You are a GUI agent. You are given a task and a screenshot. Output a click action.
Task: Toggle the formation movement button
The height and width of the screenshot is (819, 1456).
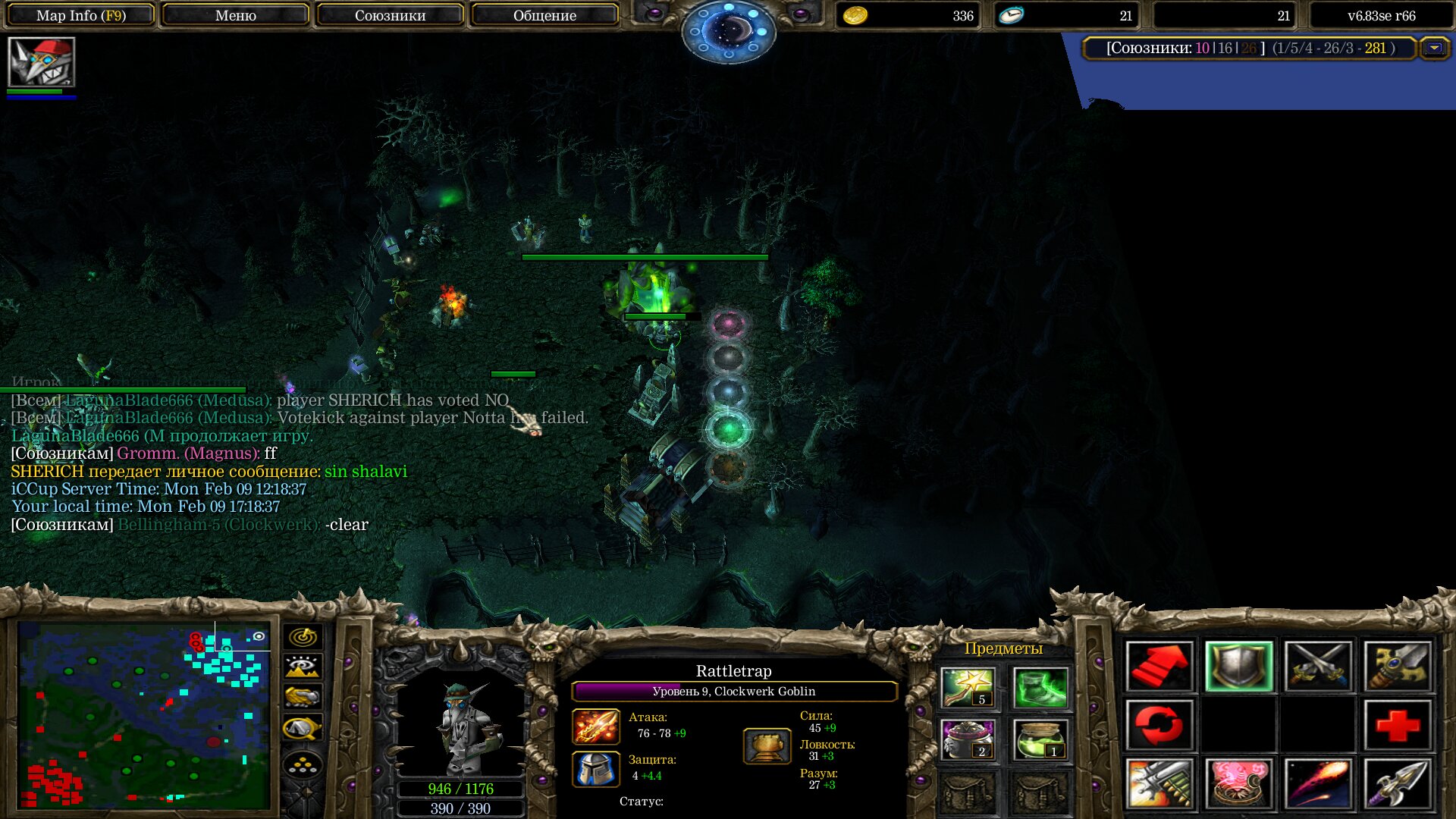[x=303, y=765]
